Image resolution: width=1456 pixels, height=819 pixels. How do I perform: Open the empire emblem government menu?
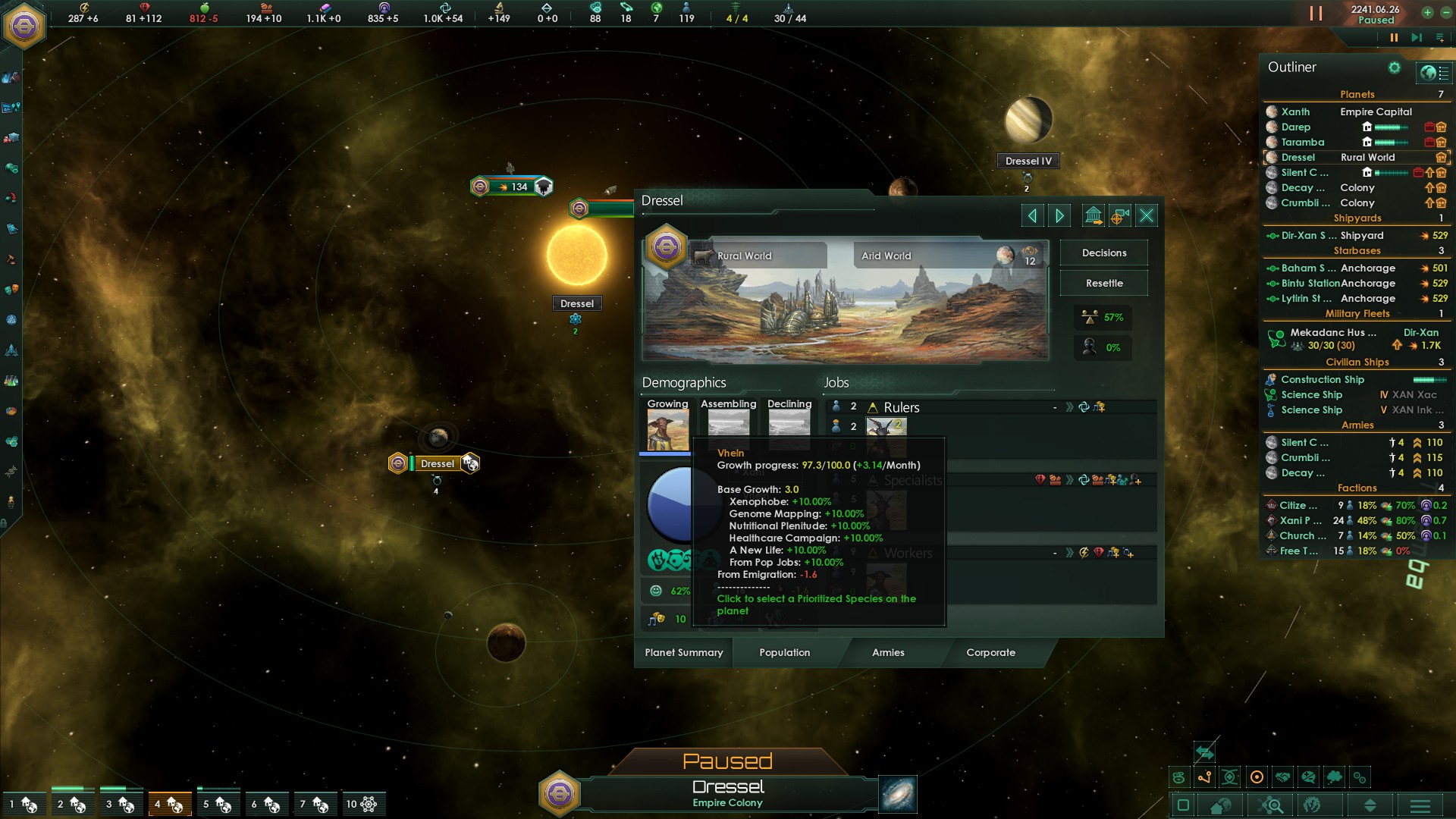click(24, 27)
